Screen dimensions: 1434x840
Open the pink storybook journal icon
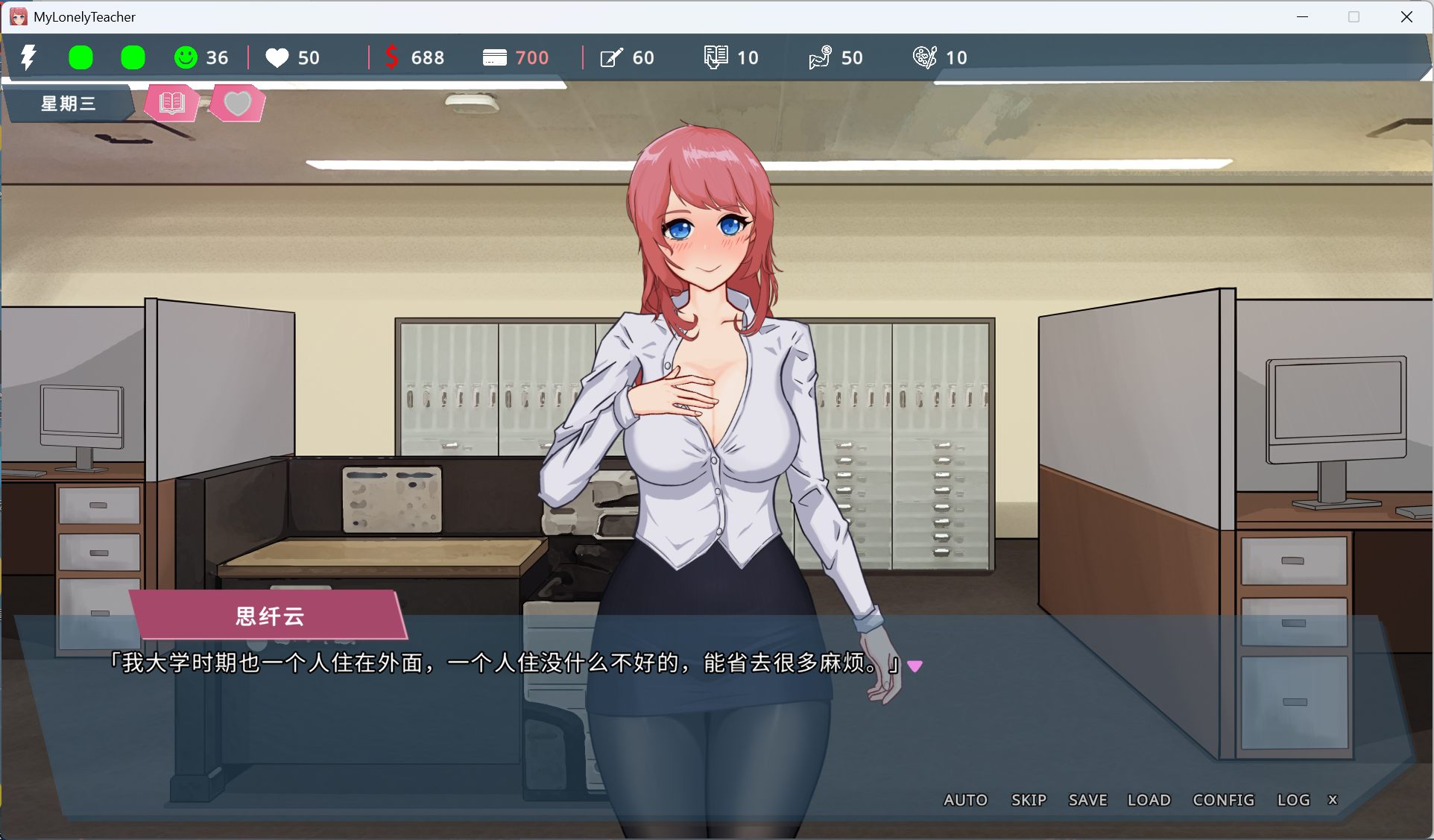(170, 103)
